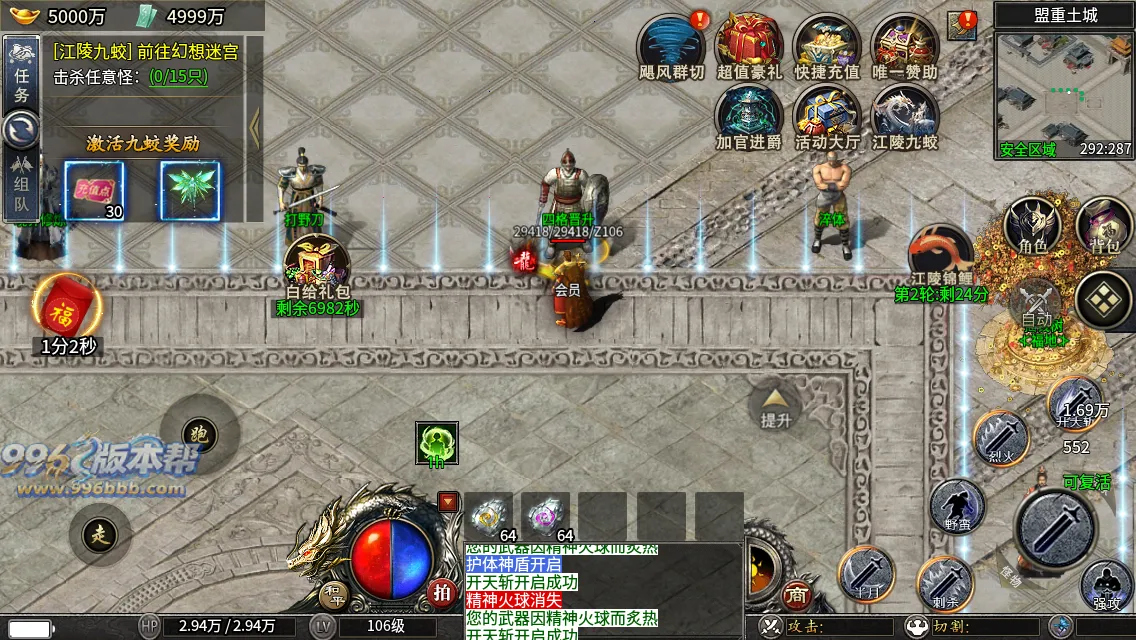Open the 提升 upgrade arrow button
Image resolution: width=1136 pixels, height=640 pixels.
click(775, 404)
